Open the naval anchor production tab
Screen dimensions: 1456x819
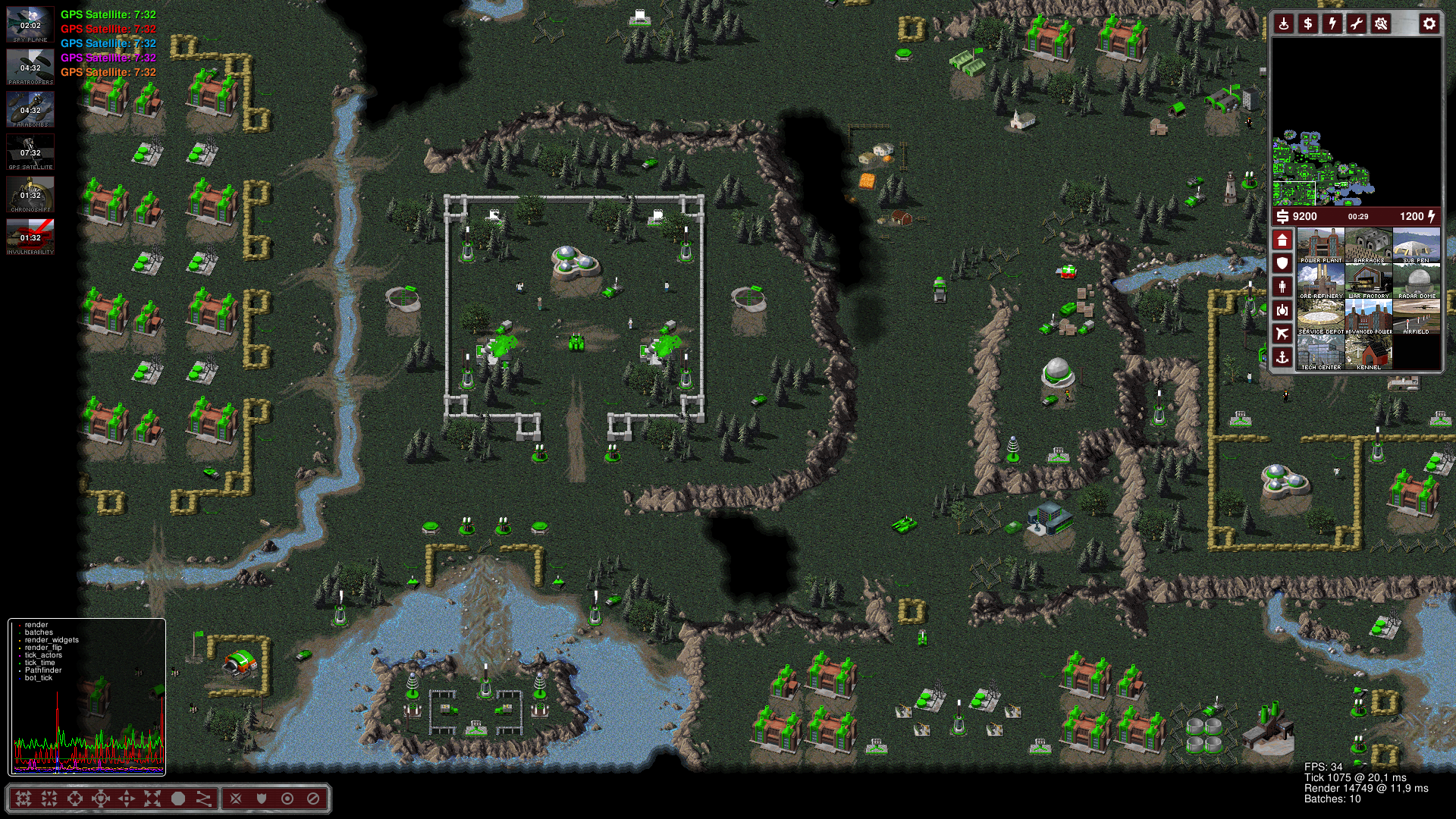(1282, 357)
